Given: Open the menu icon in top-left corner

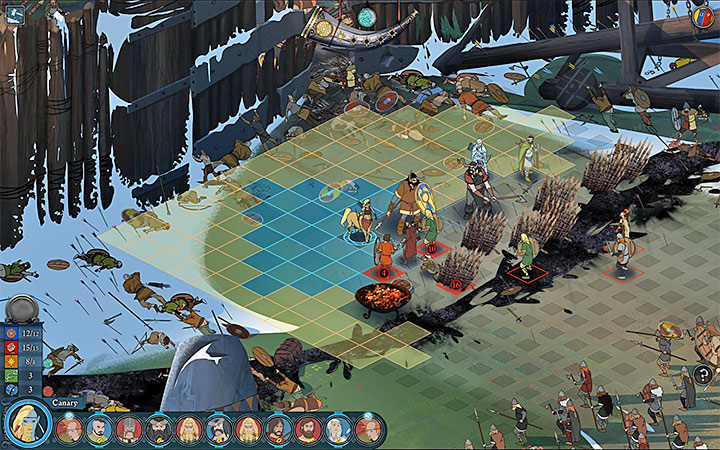Looking at the screenshot, I should (x=17, y=14).
